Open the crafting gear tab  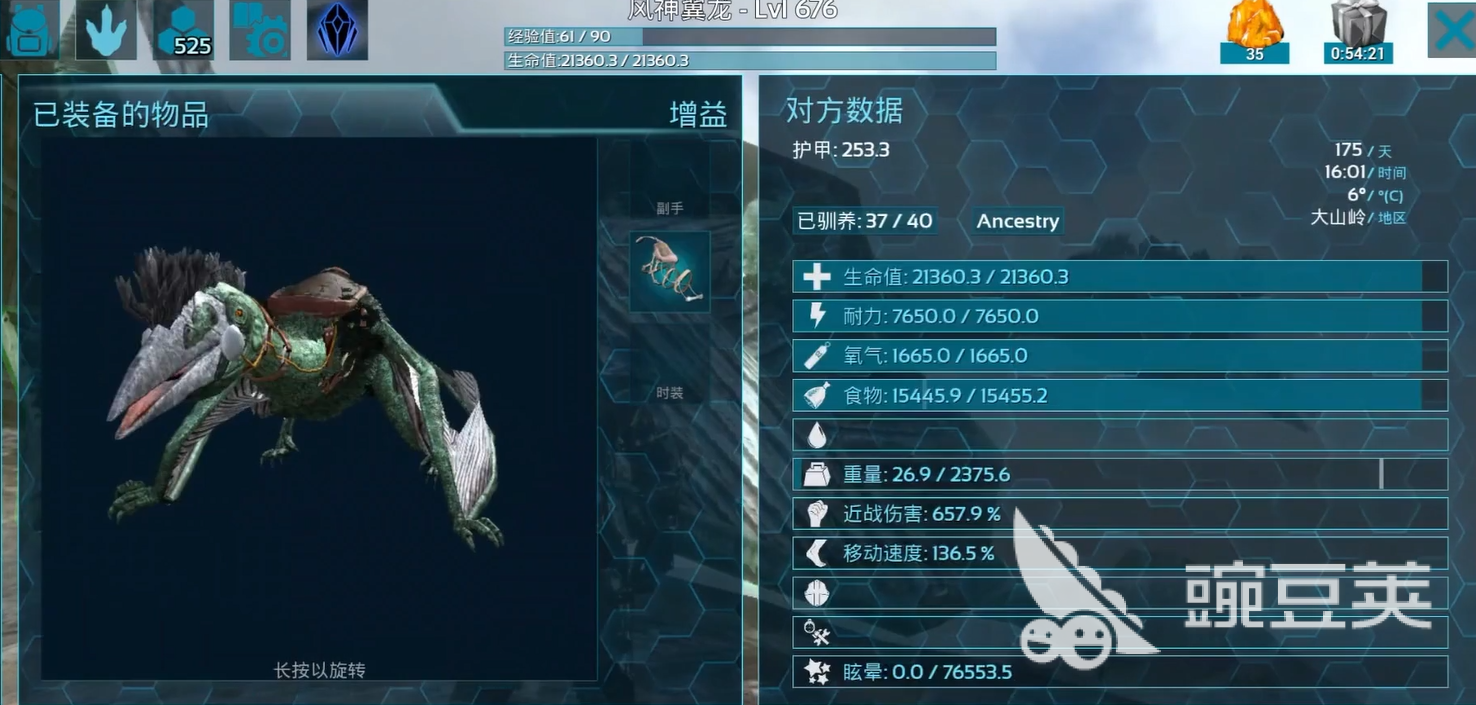pos(260,30)
